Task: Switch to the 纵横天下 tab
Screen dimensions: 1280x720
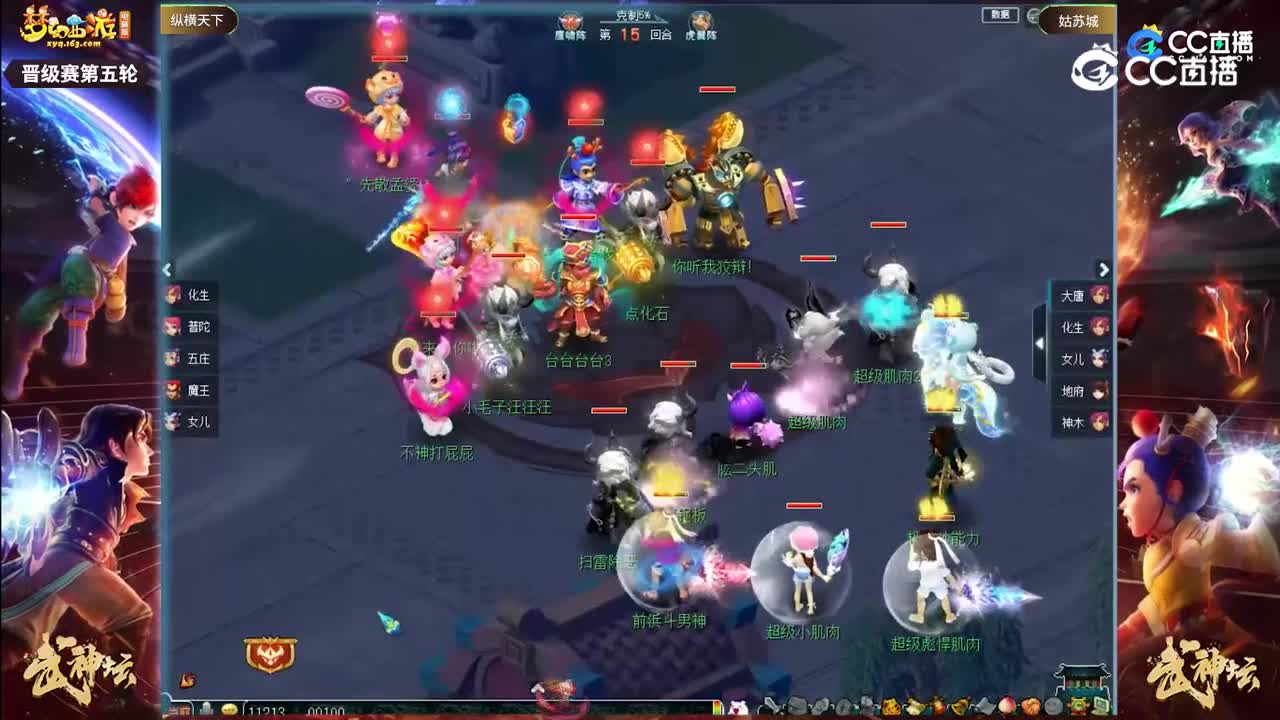Action: [195, 18]
